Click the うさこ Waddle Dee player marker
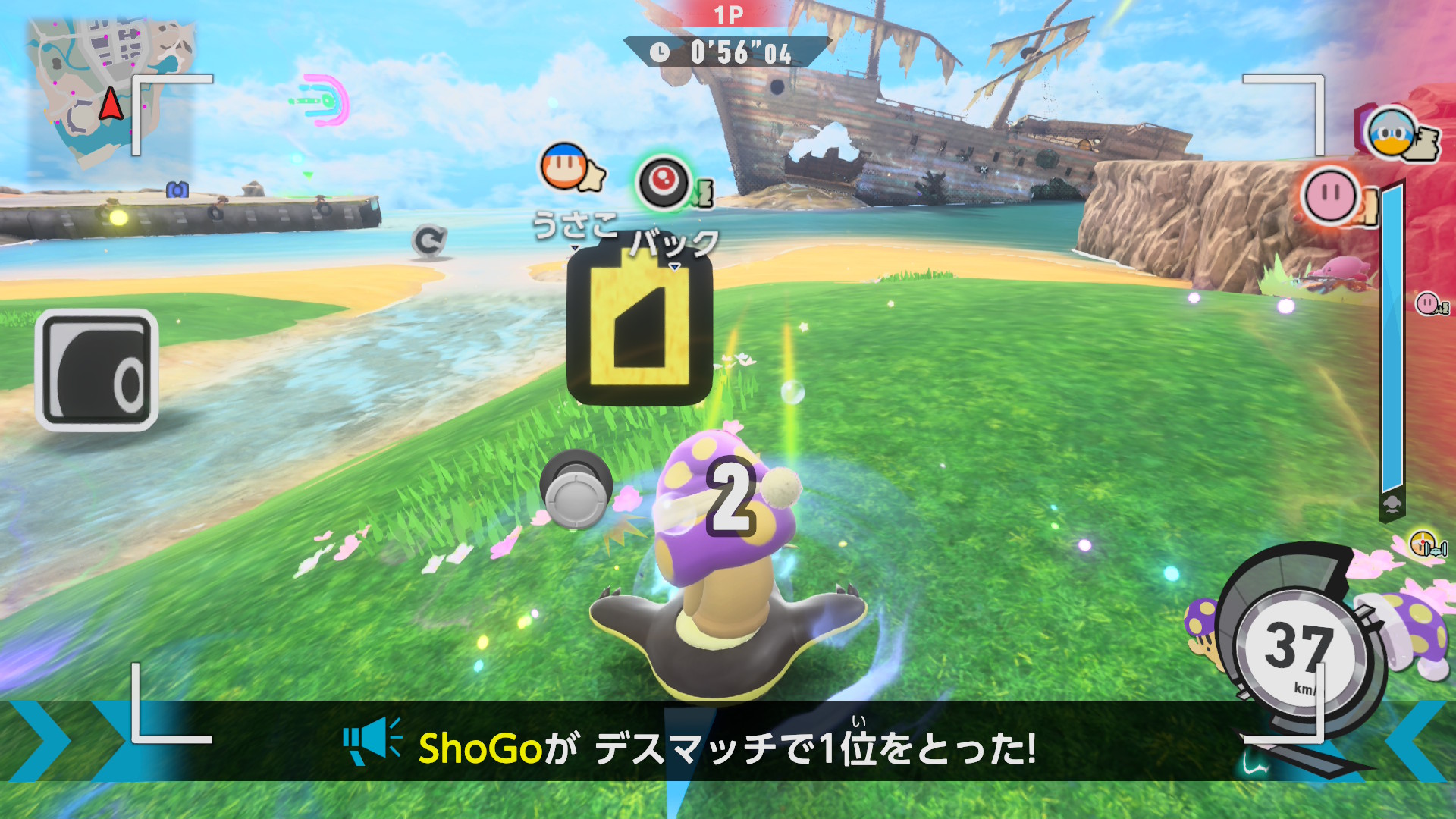1456x819 pixels. tap(565, 167)
